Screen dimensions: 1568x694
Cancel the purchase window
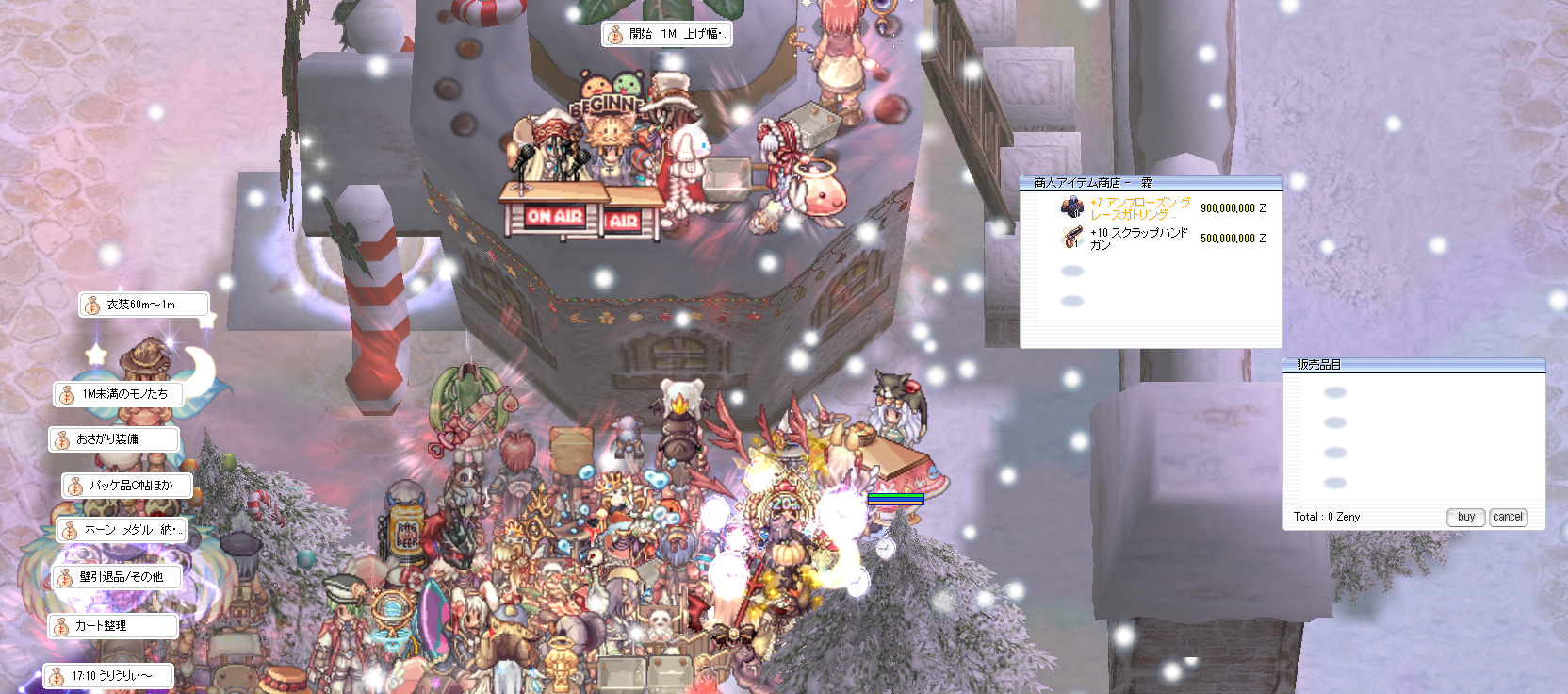1508,517
